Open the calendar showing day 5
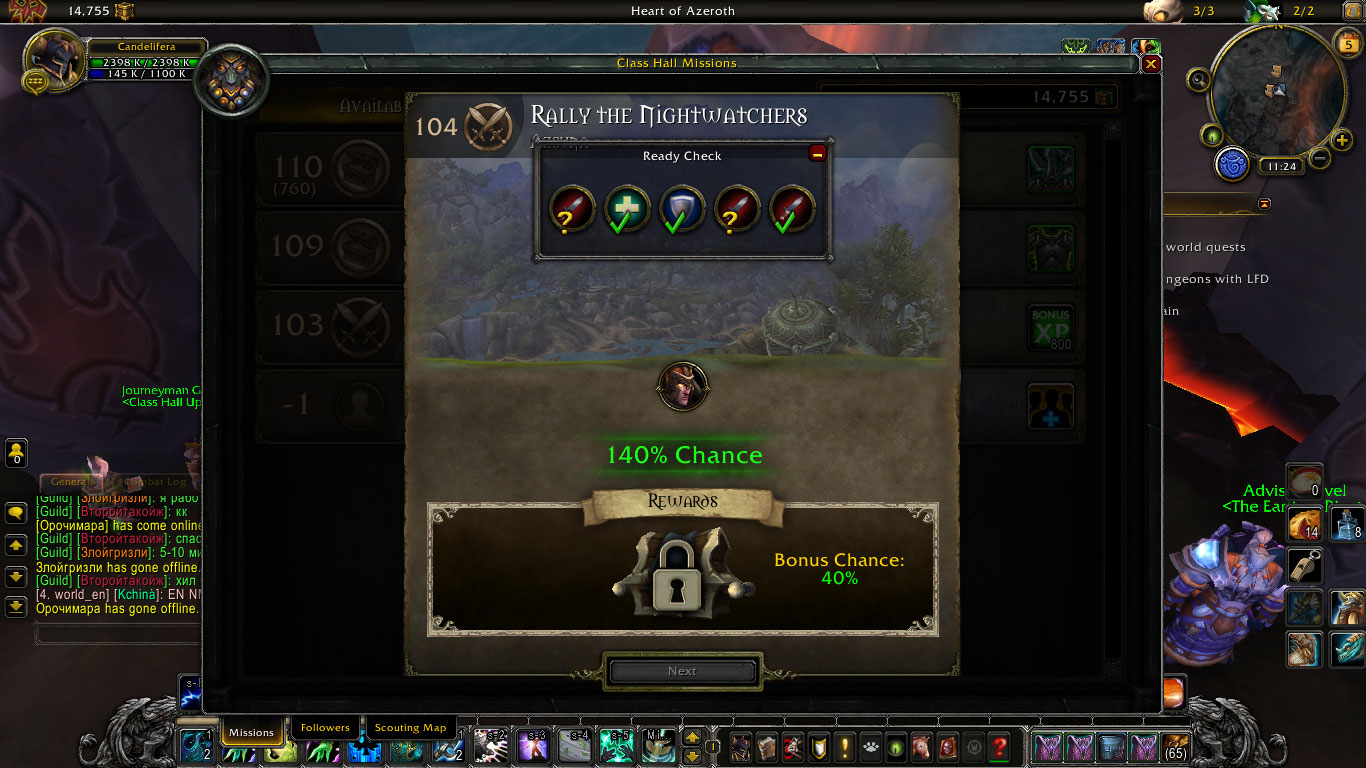1366x768 pixels. click(x=1347, y=43)
